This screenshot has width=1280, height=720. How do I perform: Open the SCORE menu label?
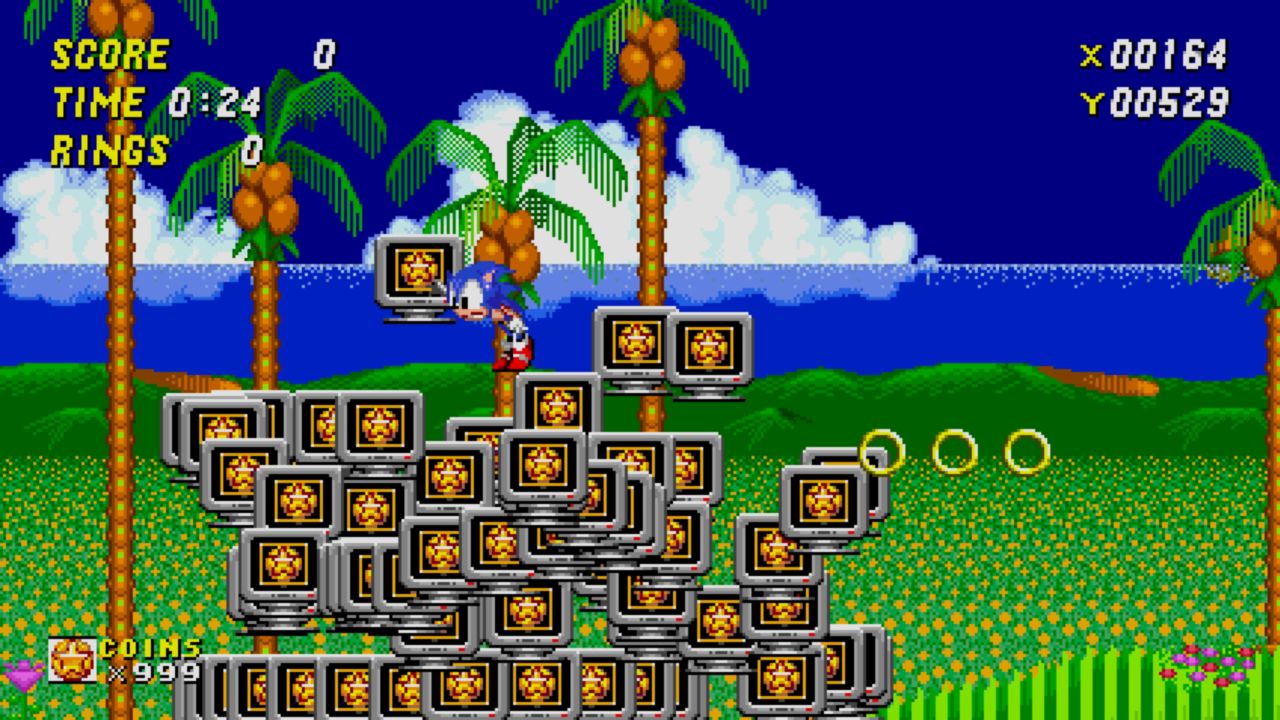[x=108, y=55]
